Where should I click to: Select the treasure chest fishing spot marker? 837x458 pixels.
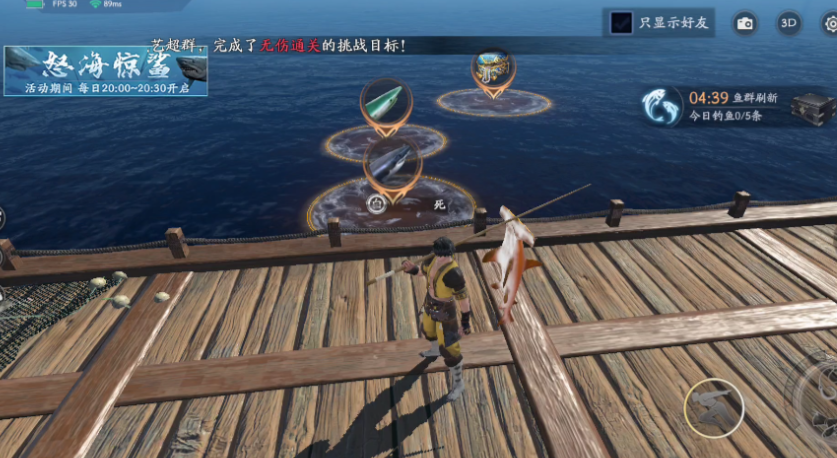493,72
